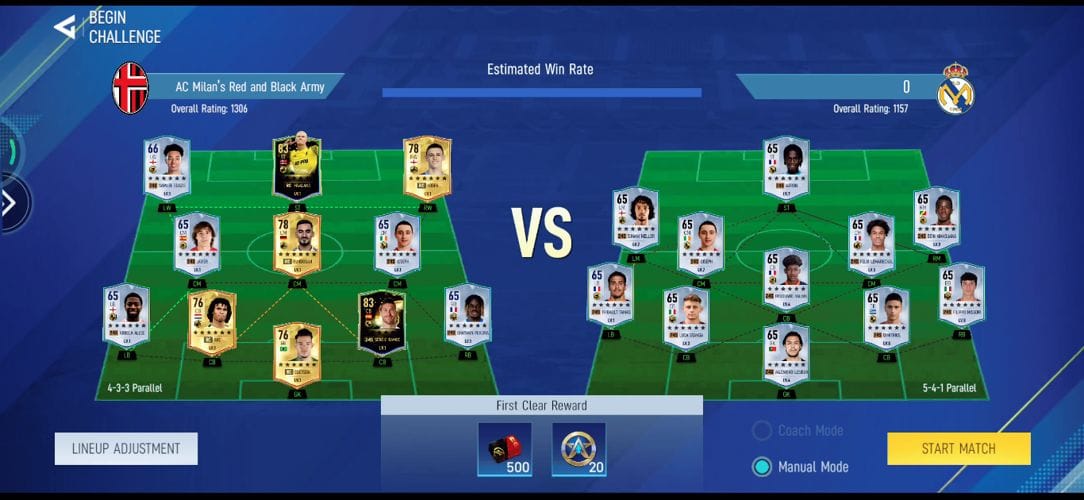
Task: Start the match
Action: tap(958, 449)
